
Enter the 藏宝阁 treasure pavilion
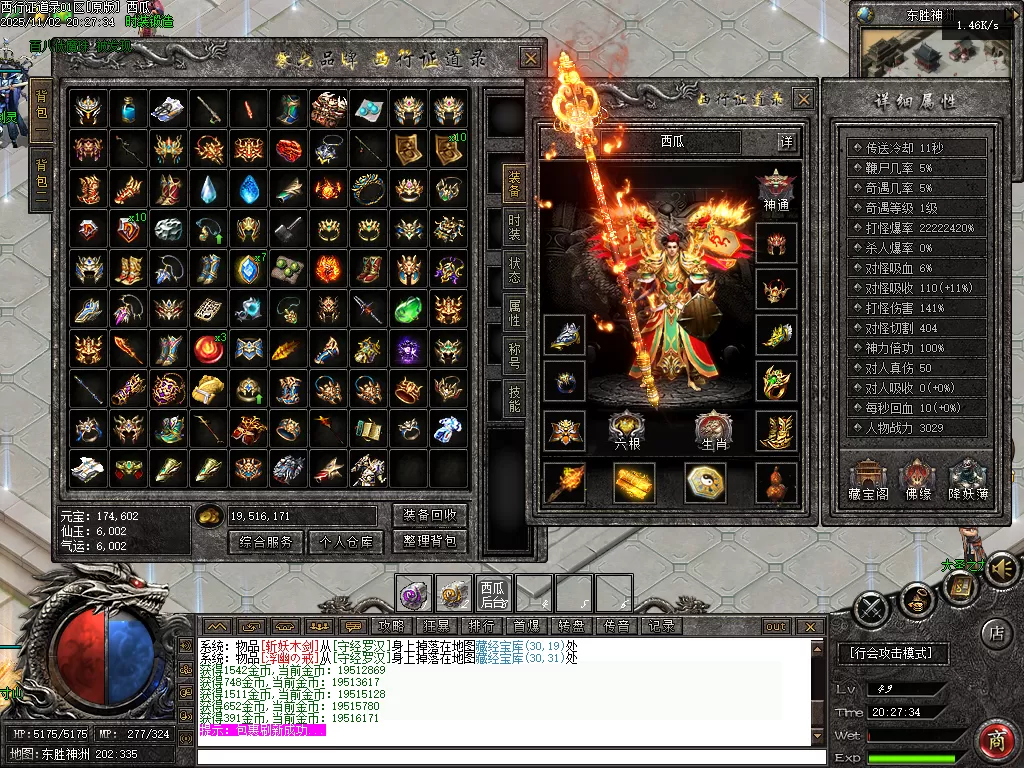pos(865,479)
